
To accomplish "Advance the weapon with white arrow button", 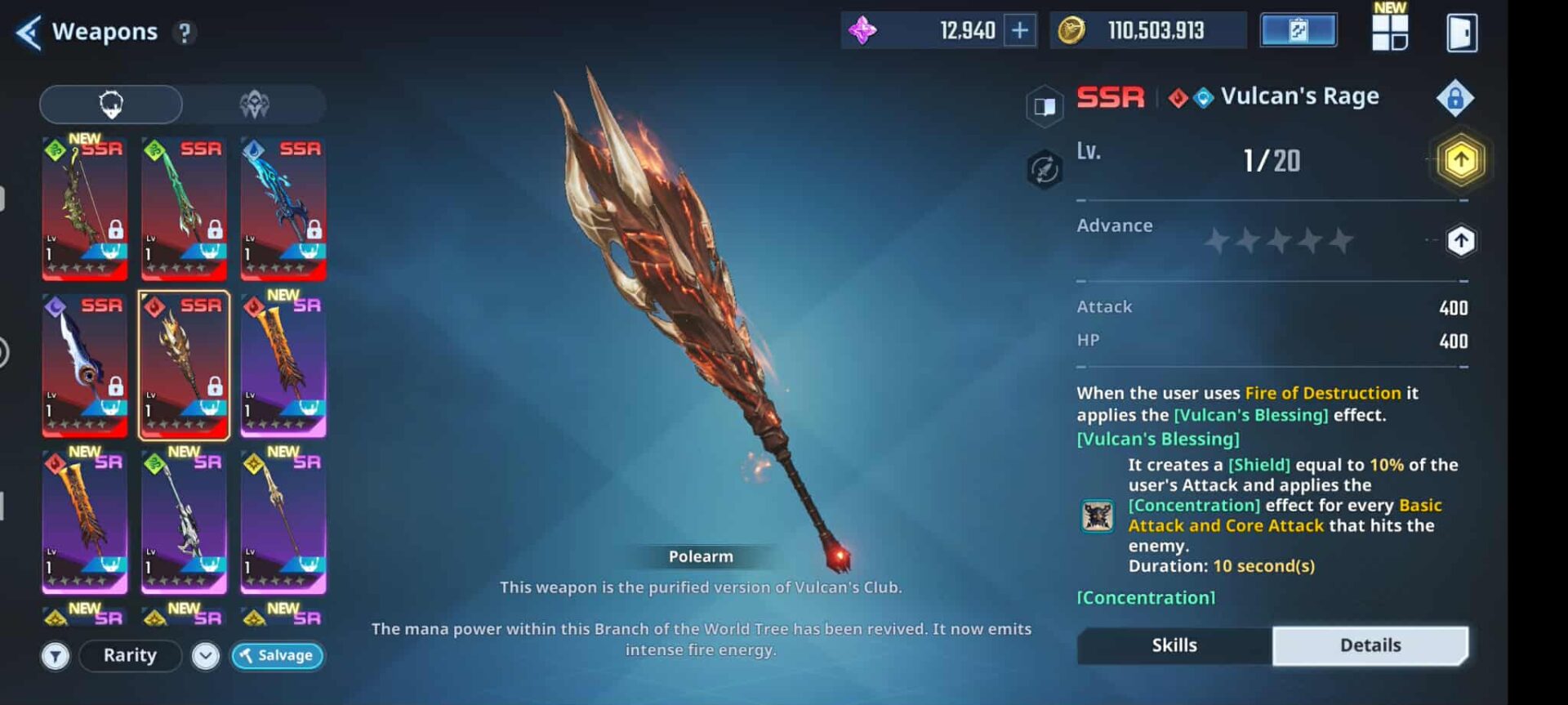I will coord(1460,241).
